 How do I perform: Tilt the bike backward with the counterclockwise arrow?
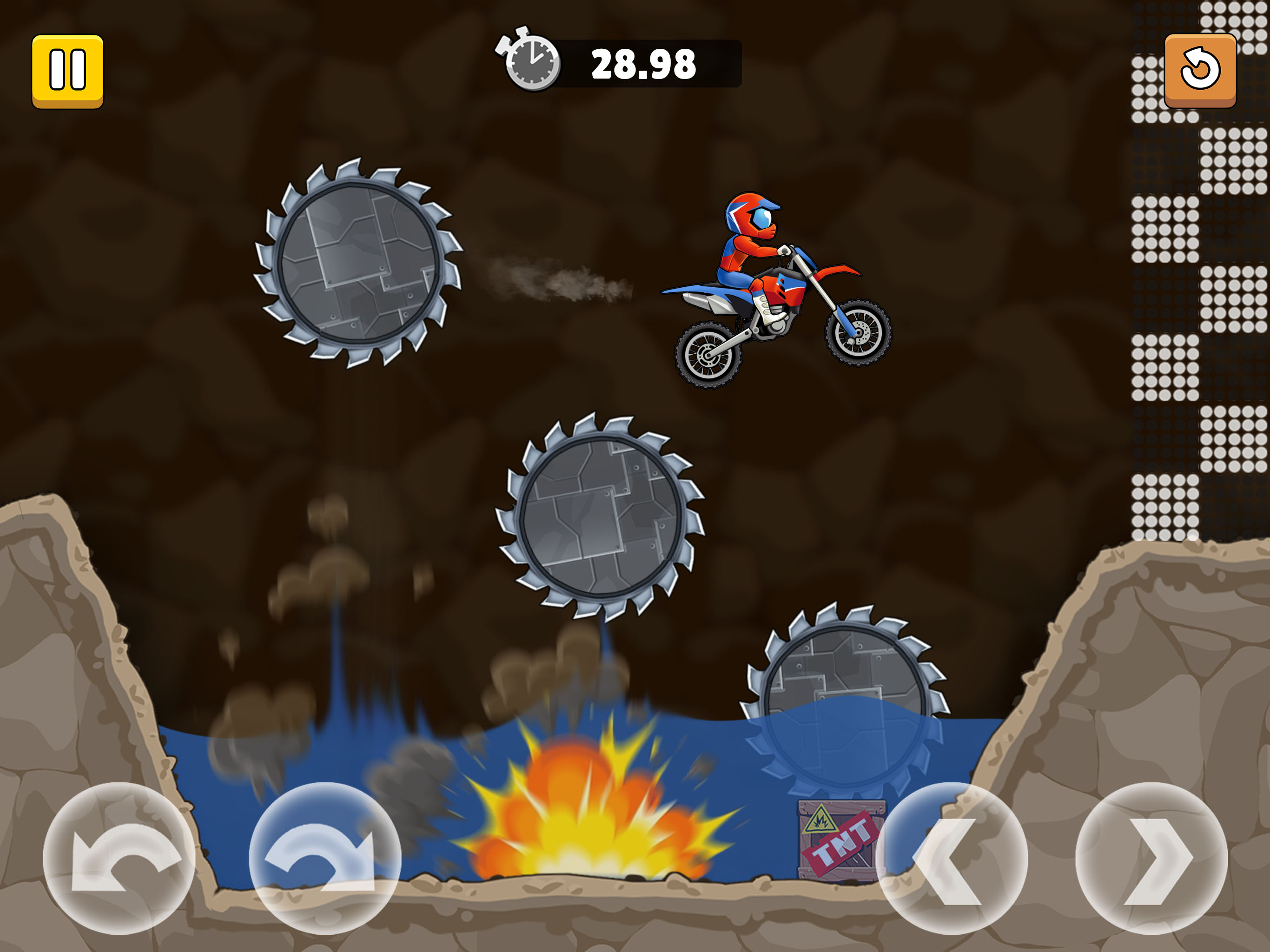(x=119, y=858)
